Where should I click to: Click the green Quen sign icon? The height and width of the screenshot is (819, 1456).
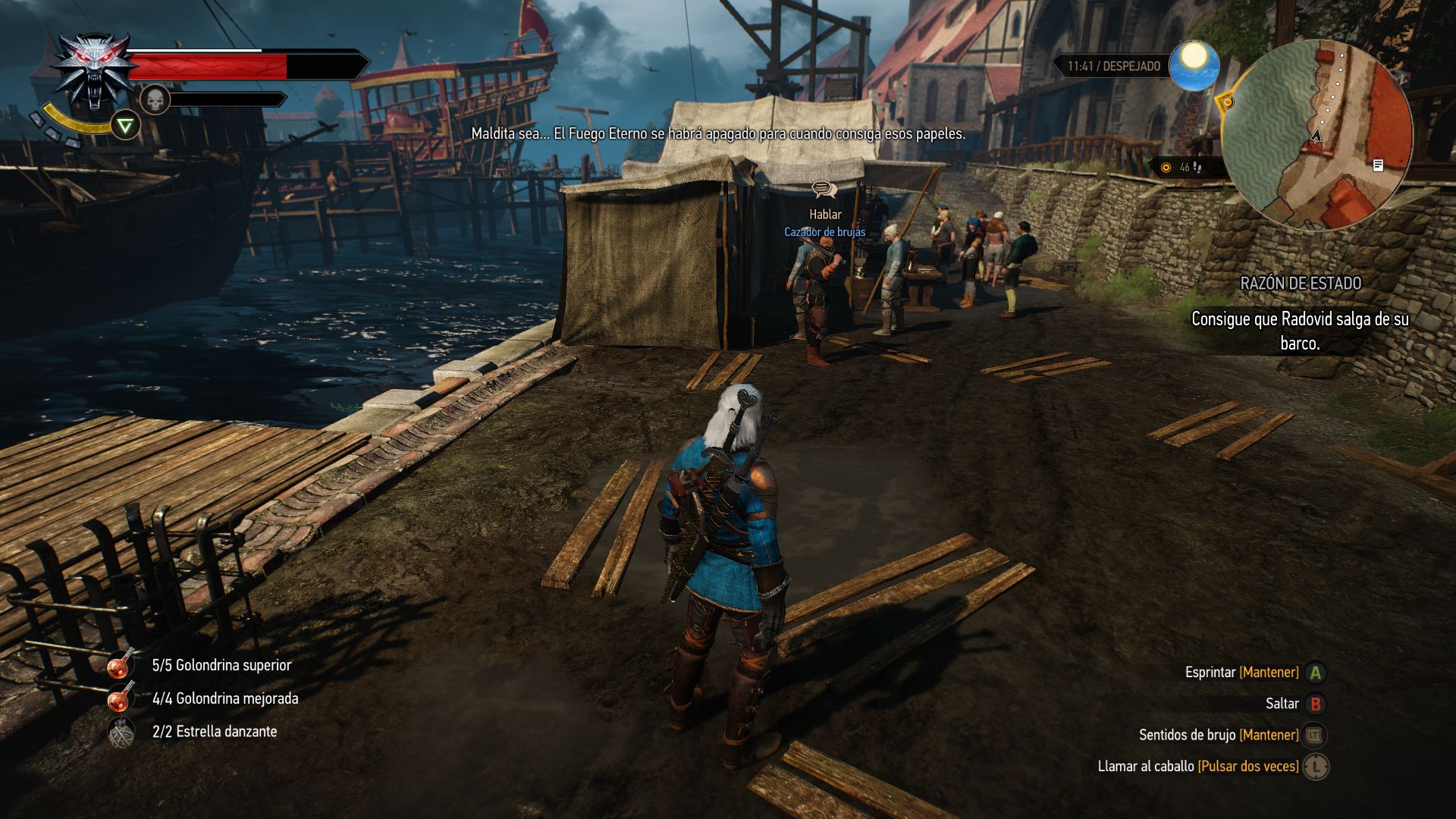[x=125, y=126]
